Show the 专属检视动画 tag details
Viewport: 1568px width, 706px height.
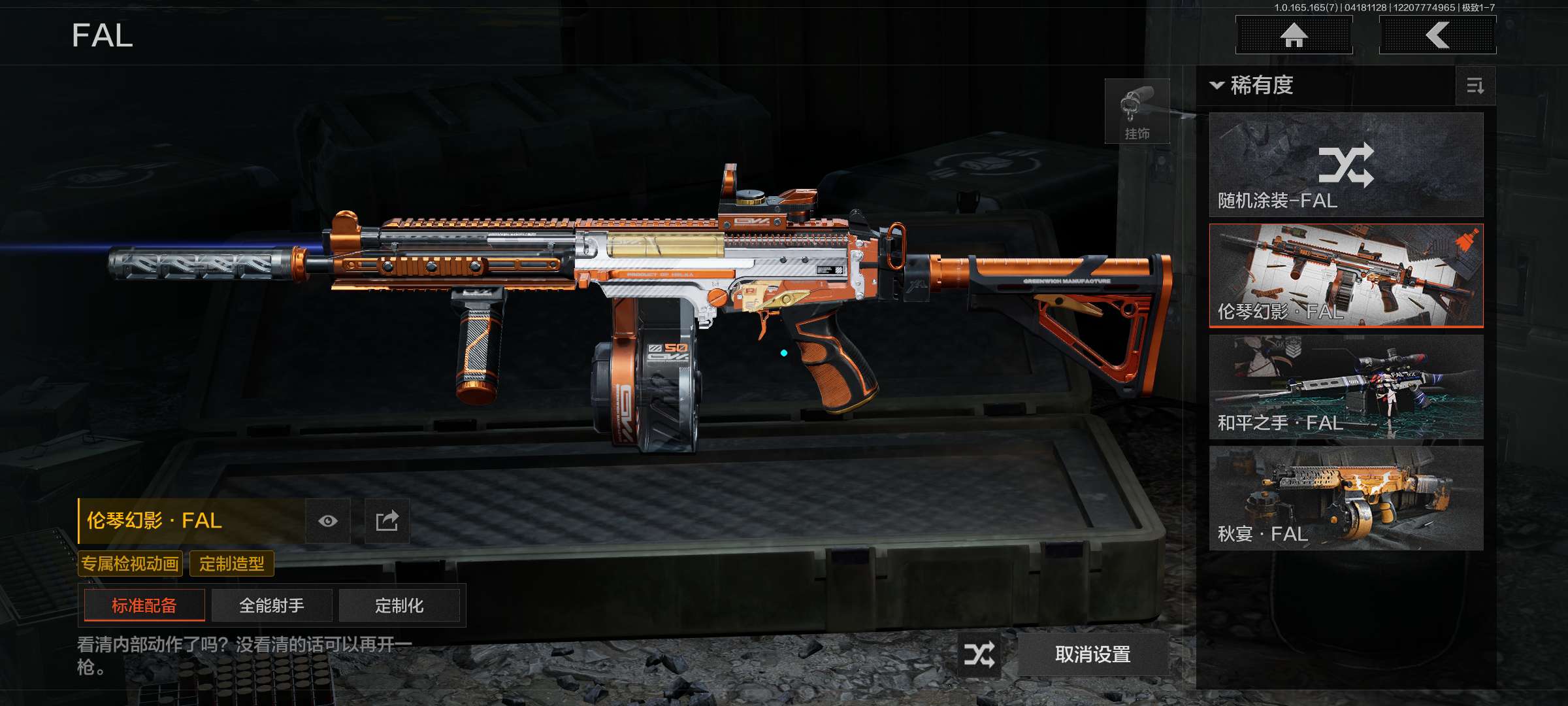point(130,563)
